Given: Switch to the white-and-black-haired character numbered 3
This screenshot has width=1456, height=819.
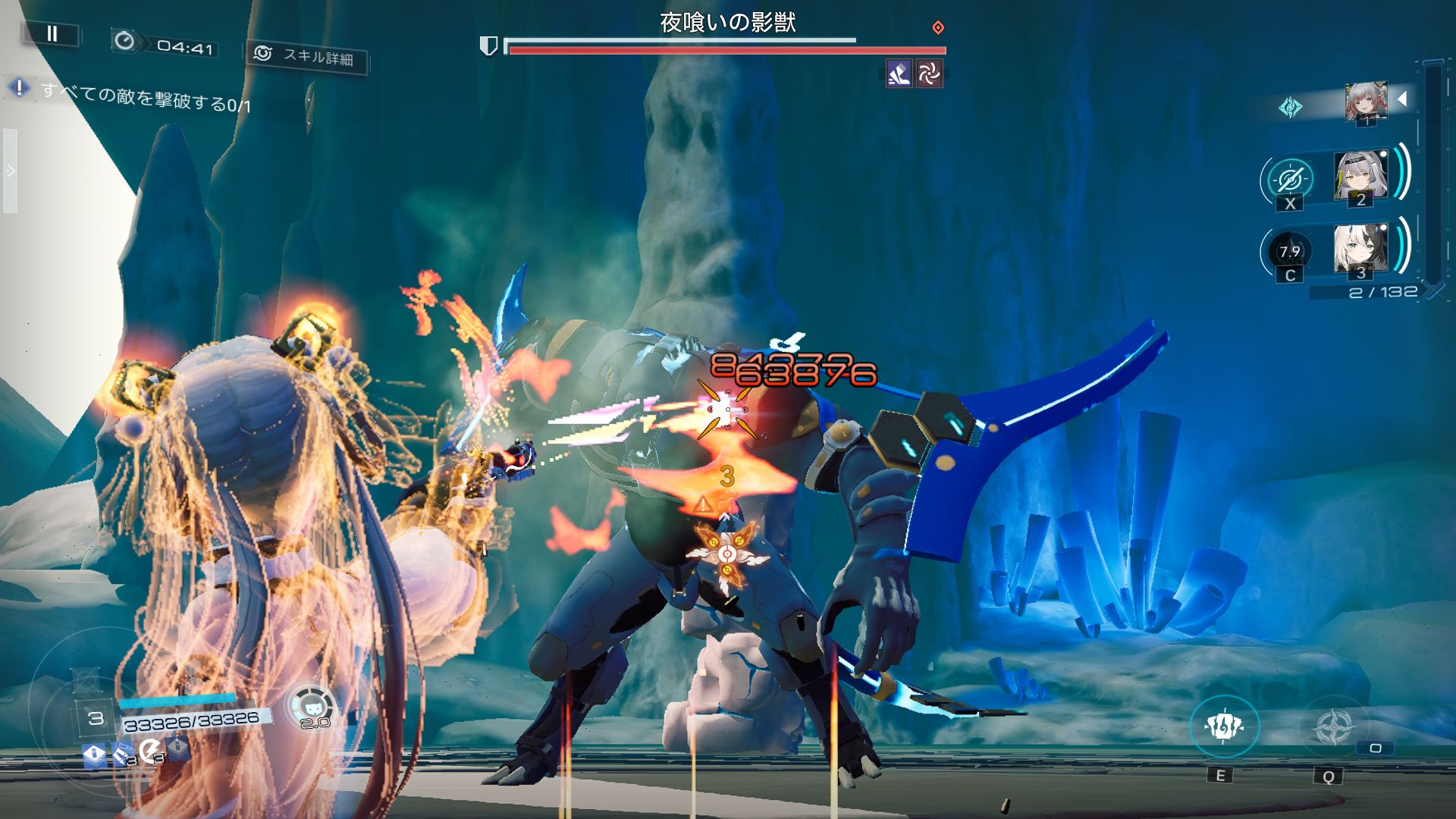Looking at the screenshot, I should 1360,250.
